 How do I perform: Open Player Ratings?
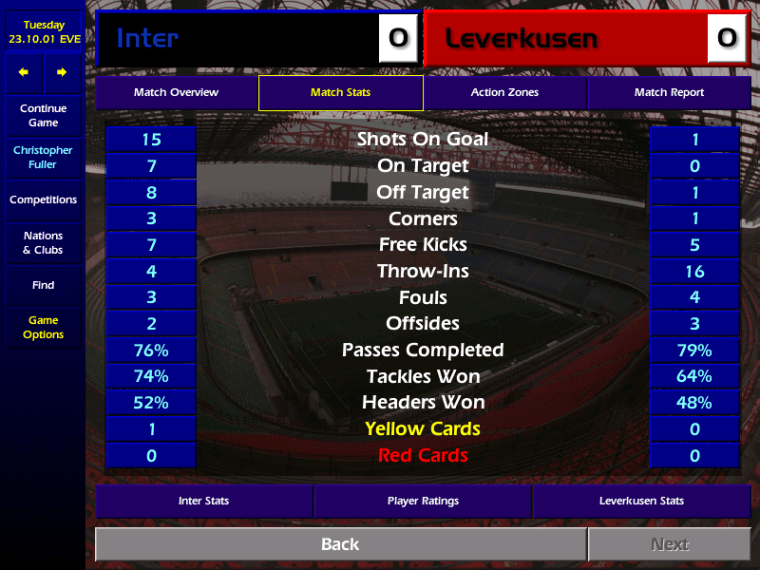[423, 501]
